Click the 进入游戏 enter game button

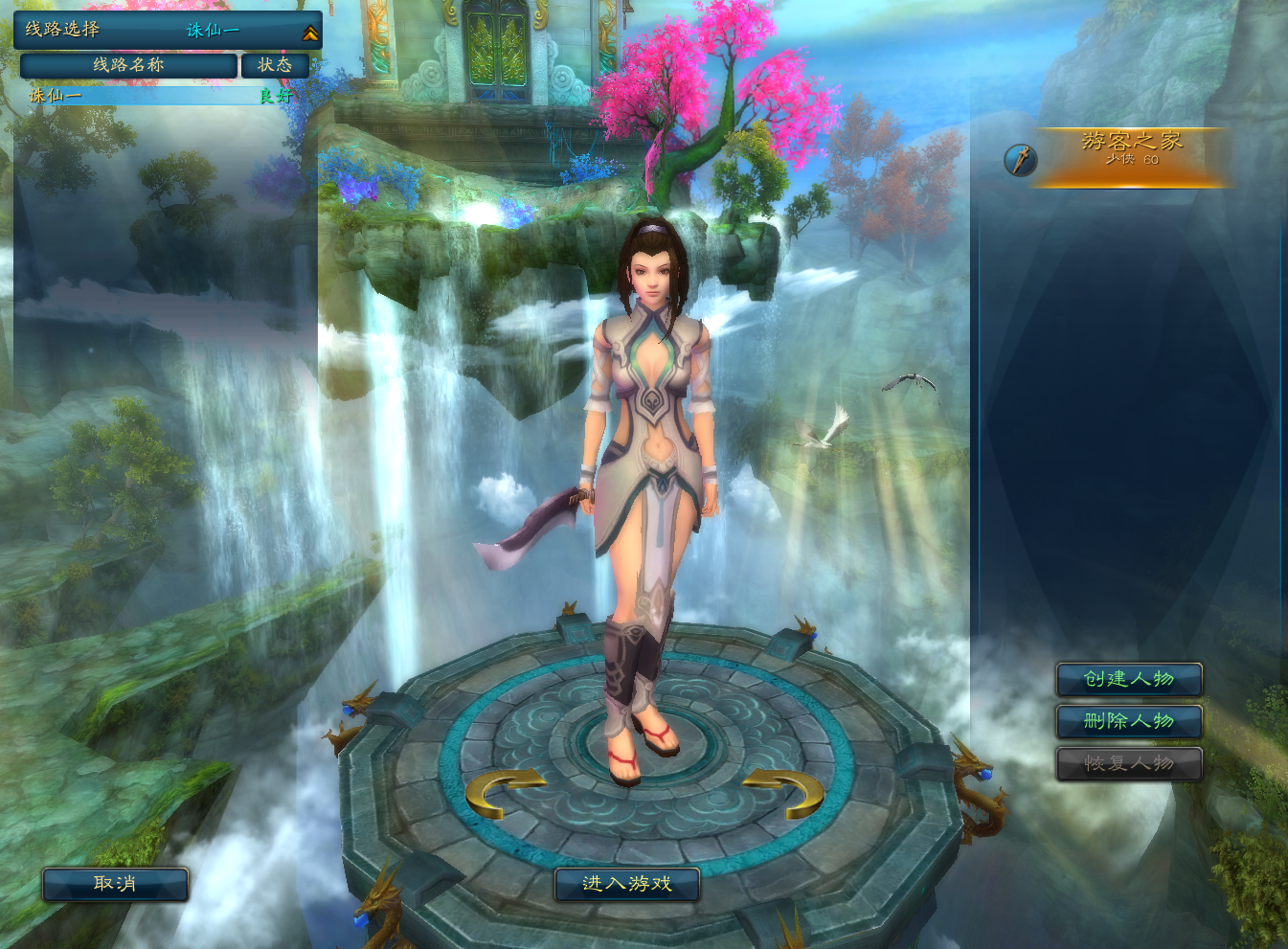[x=627, y=884]
